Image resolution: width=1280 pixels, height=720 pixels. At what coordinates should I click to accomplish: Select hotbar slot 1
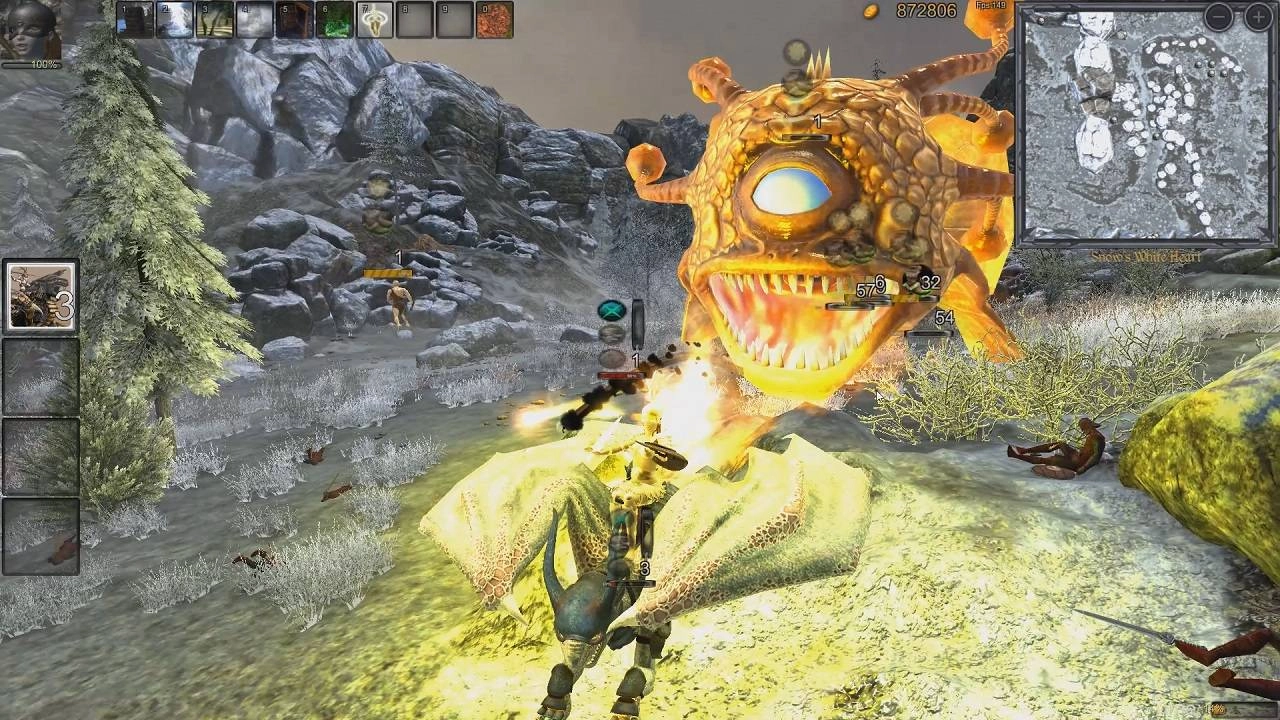(x=135, y=20)
